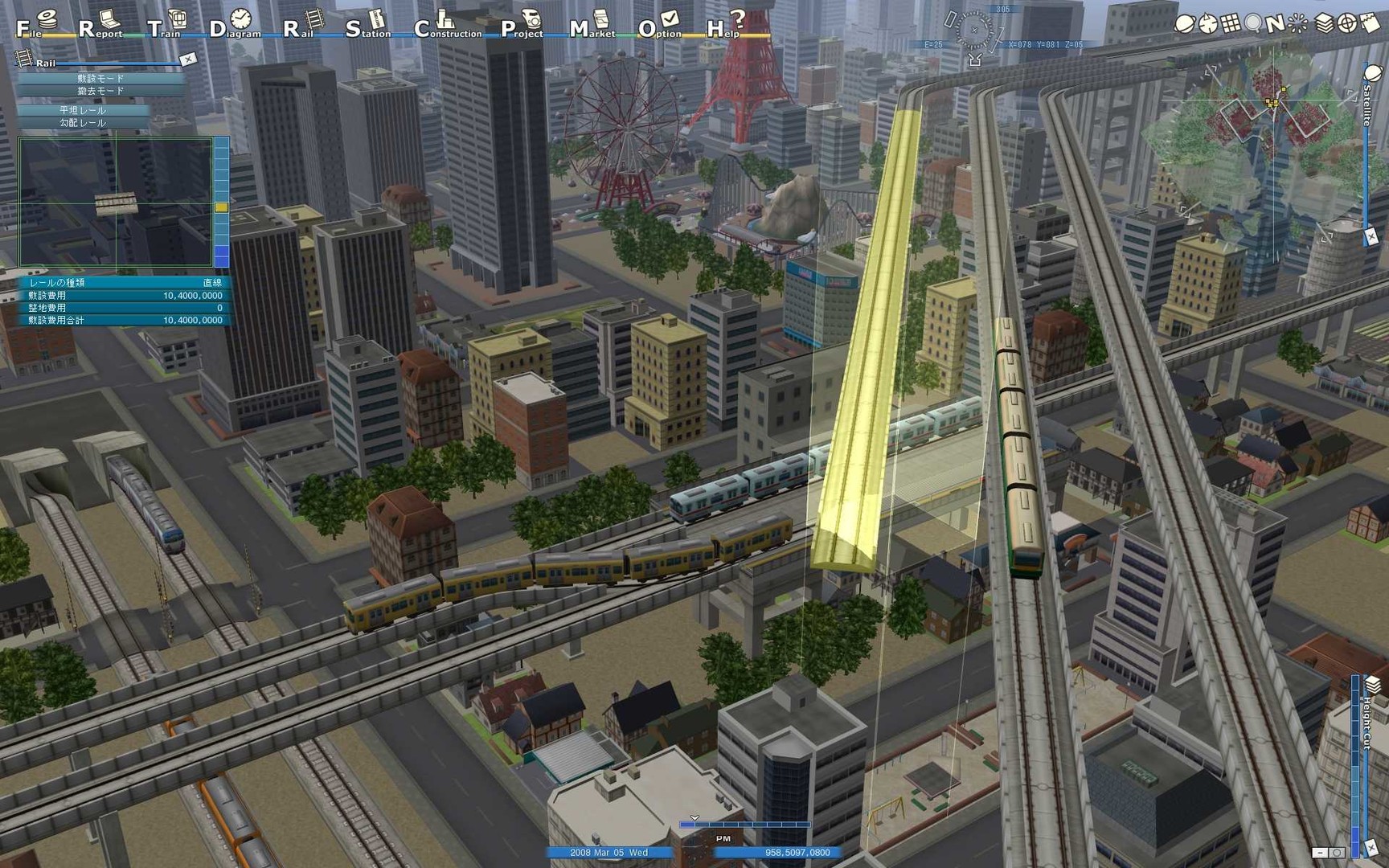Click the planet icon in top toolbar
The image size is (1389, 868).
1185,24
